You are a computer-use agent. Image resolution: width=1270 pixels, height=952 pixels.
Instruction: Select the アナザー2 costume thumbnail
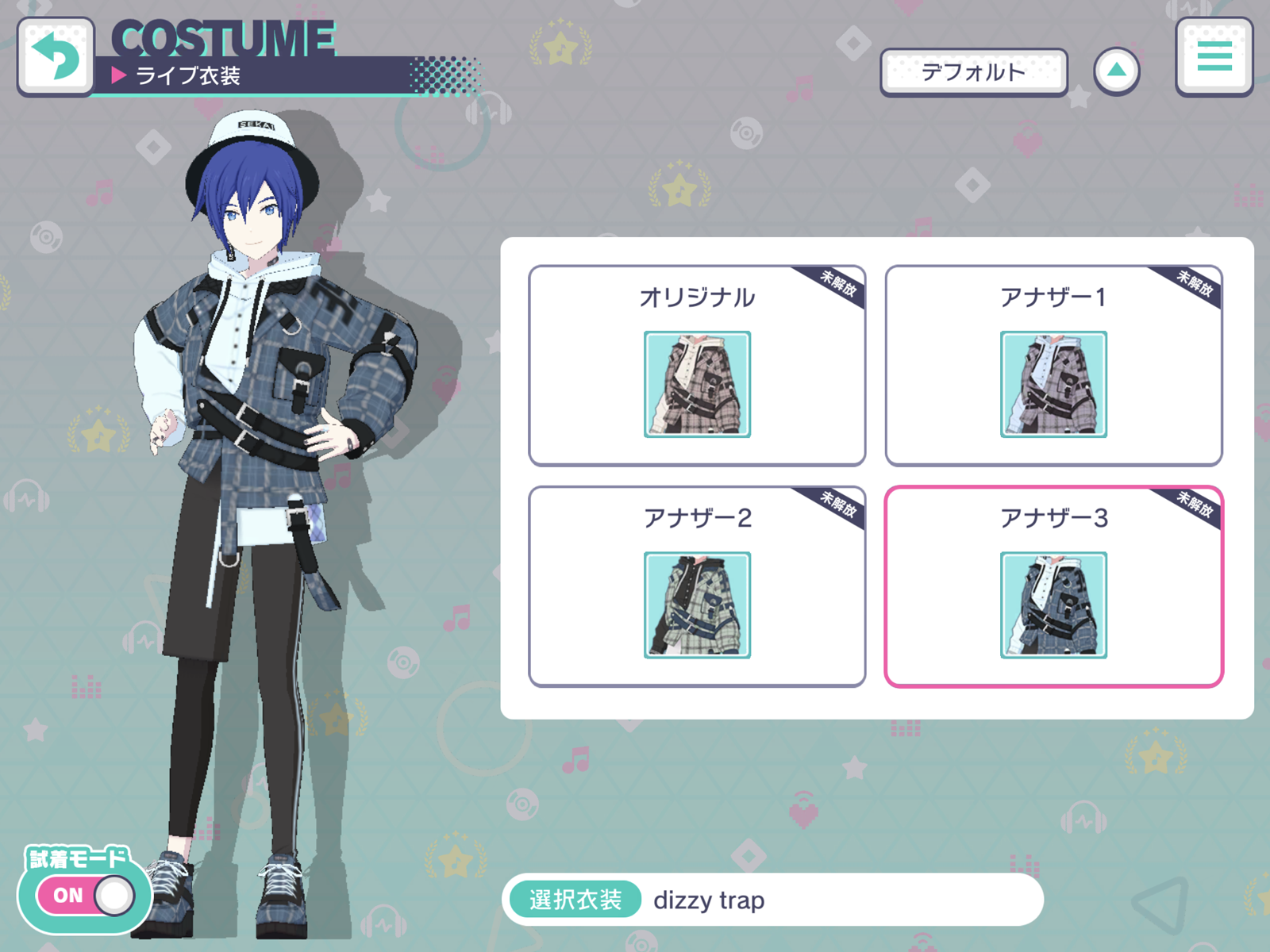(695, 605)
